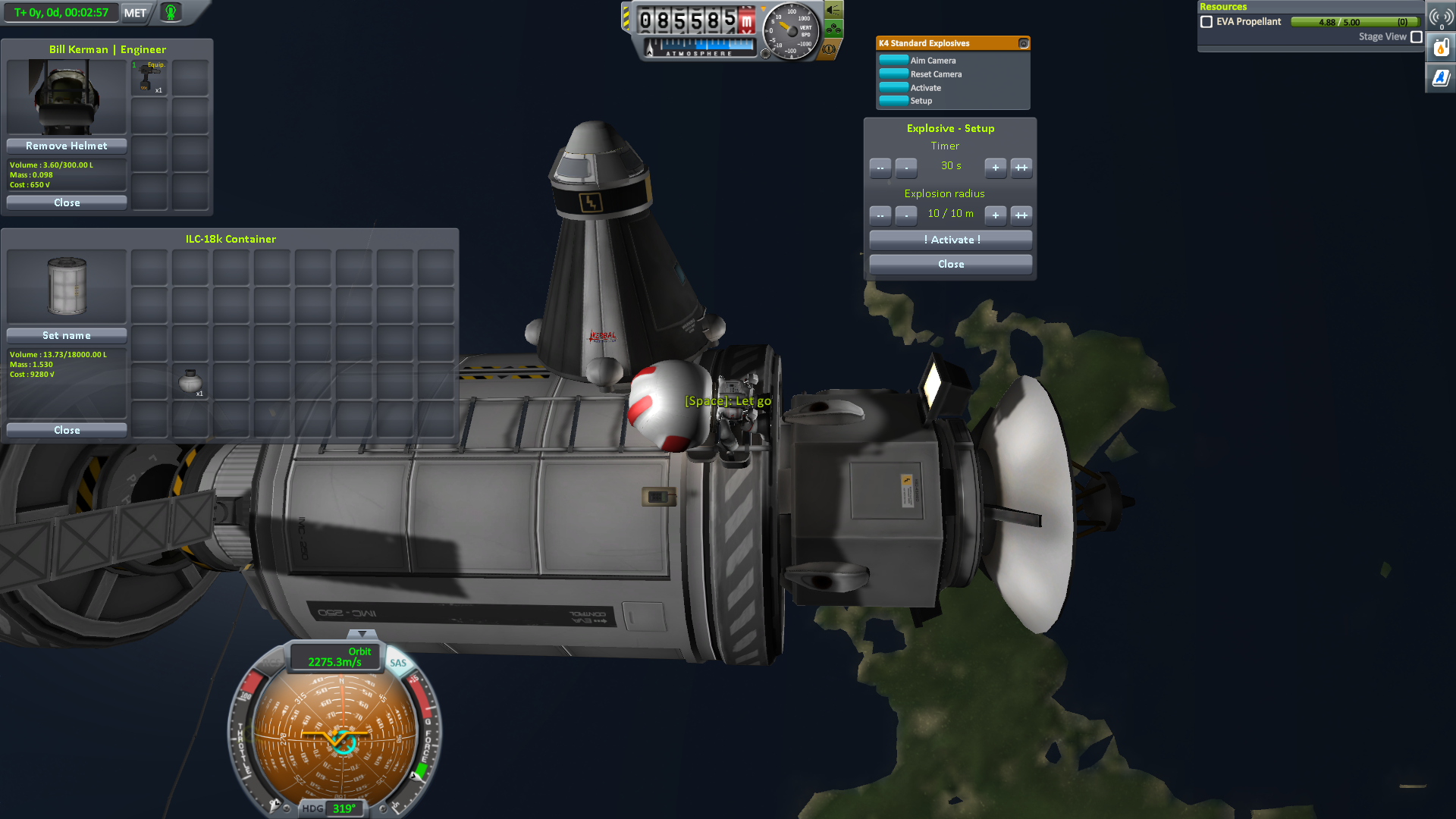Increase the explosive timer with the single plus

tap(995, 168)
